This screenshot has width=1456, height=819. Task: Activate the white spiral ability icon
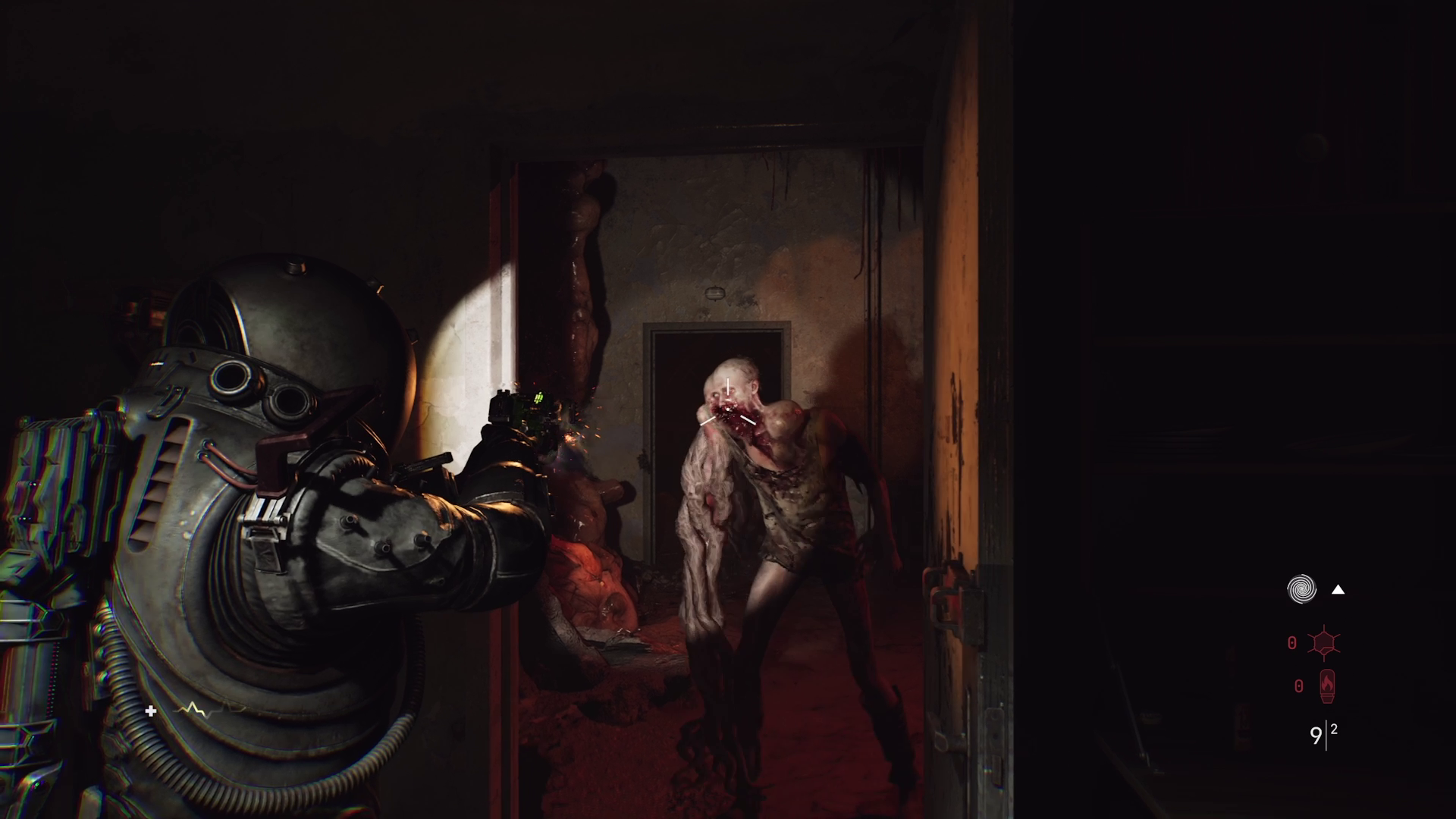coord(1301,589)
